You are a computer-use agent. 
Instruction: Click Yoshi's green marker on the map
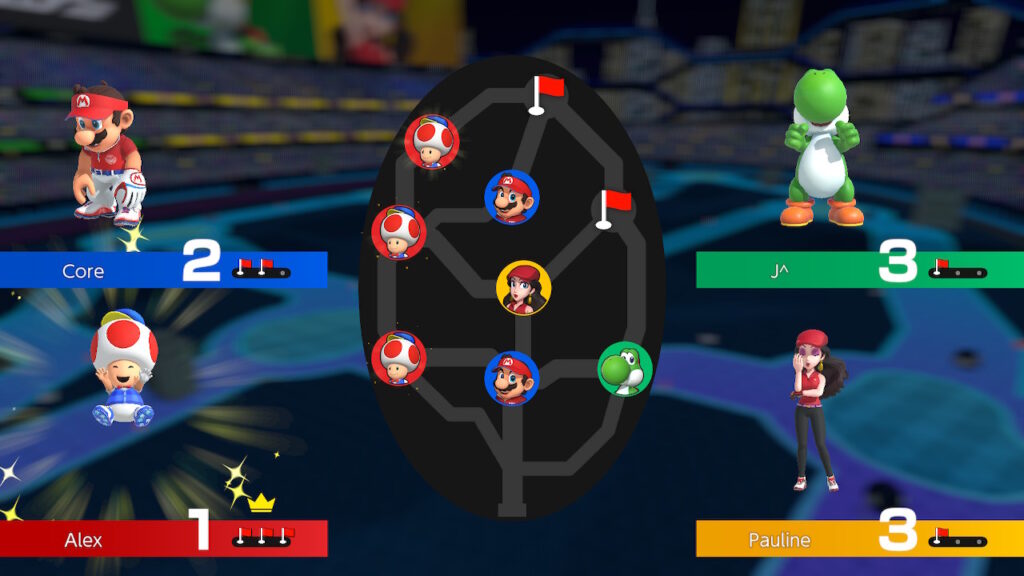pos(625,369)
